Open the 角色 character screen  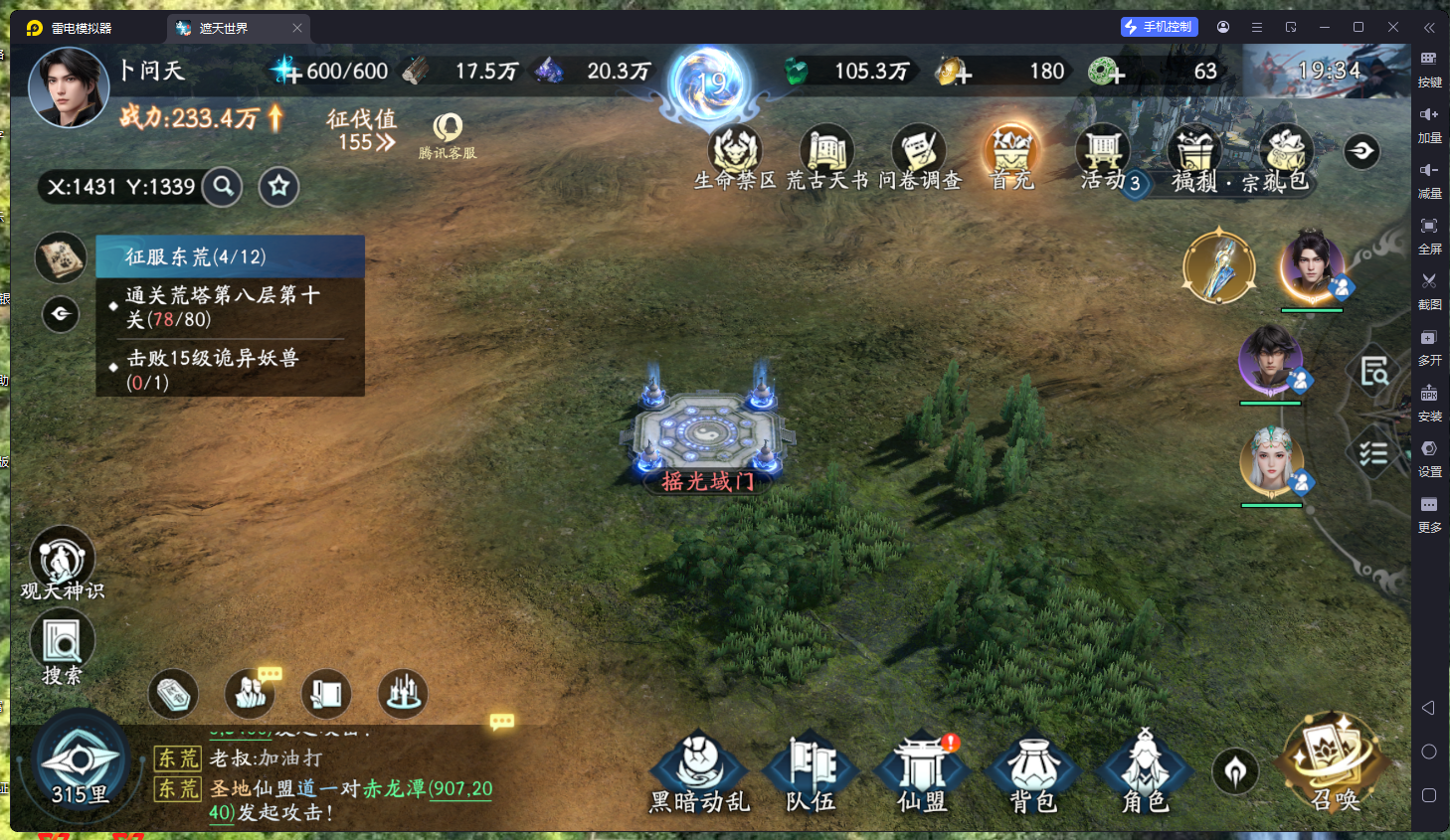pyautogui.click(x=1145, y=772)
